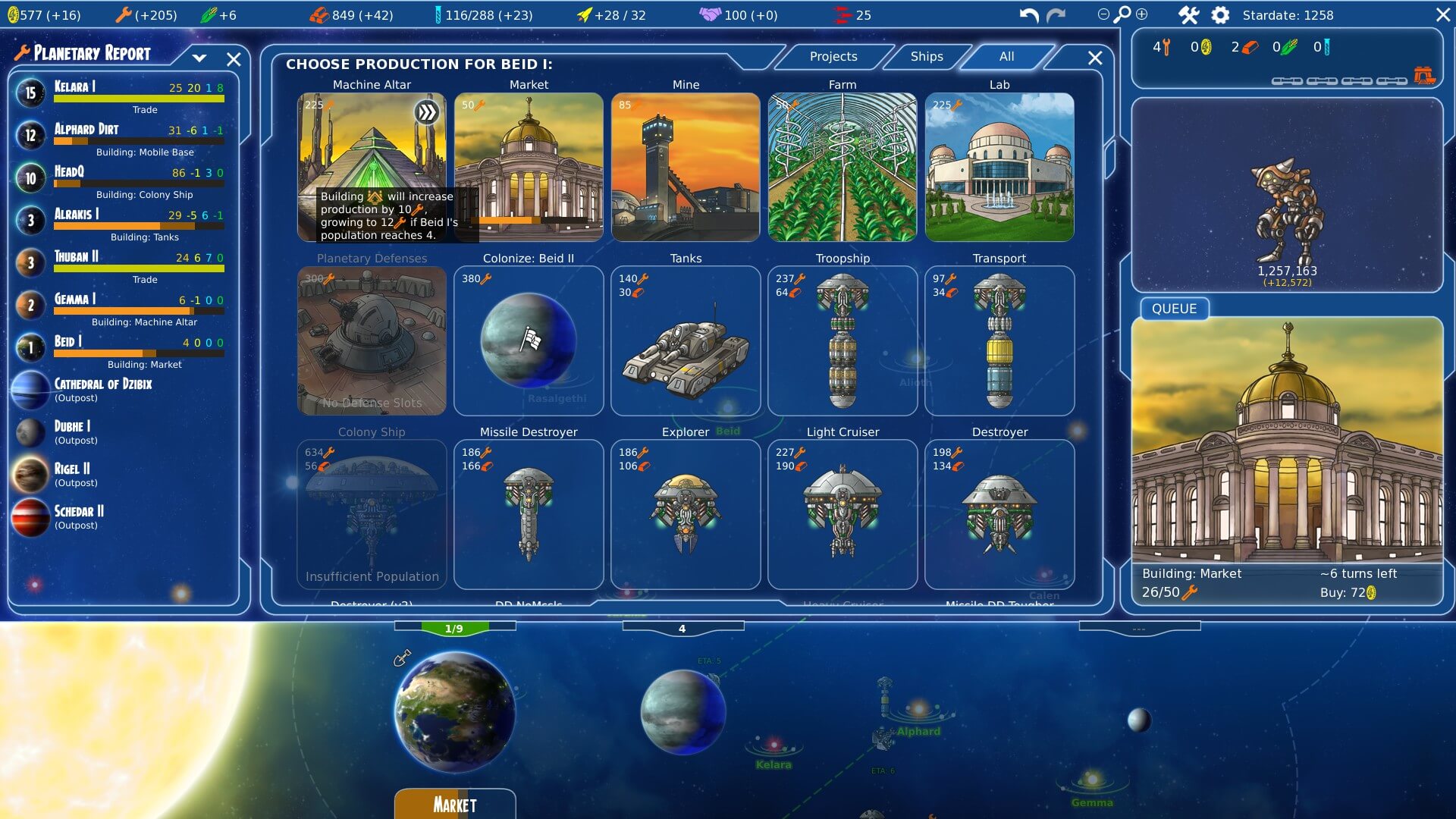Open the HeadQ planet row
Image resolution: width=1456 pixels, height=819 pixels.
tap(121, 178)
